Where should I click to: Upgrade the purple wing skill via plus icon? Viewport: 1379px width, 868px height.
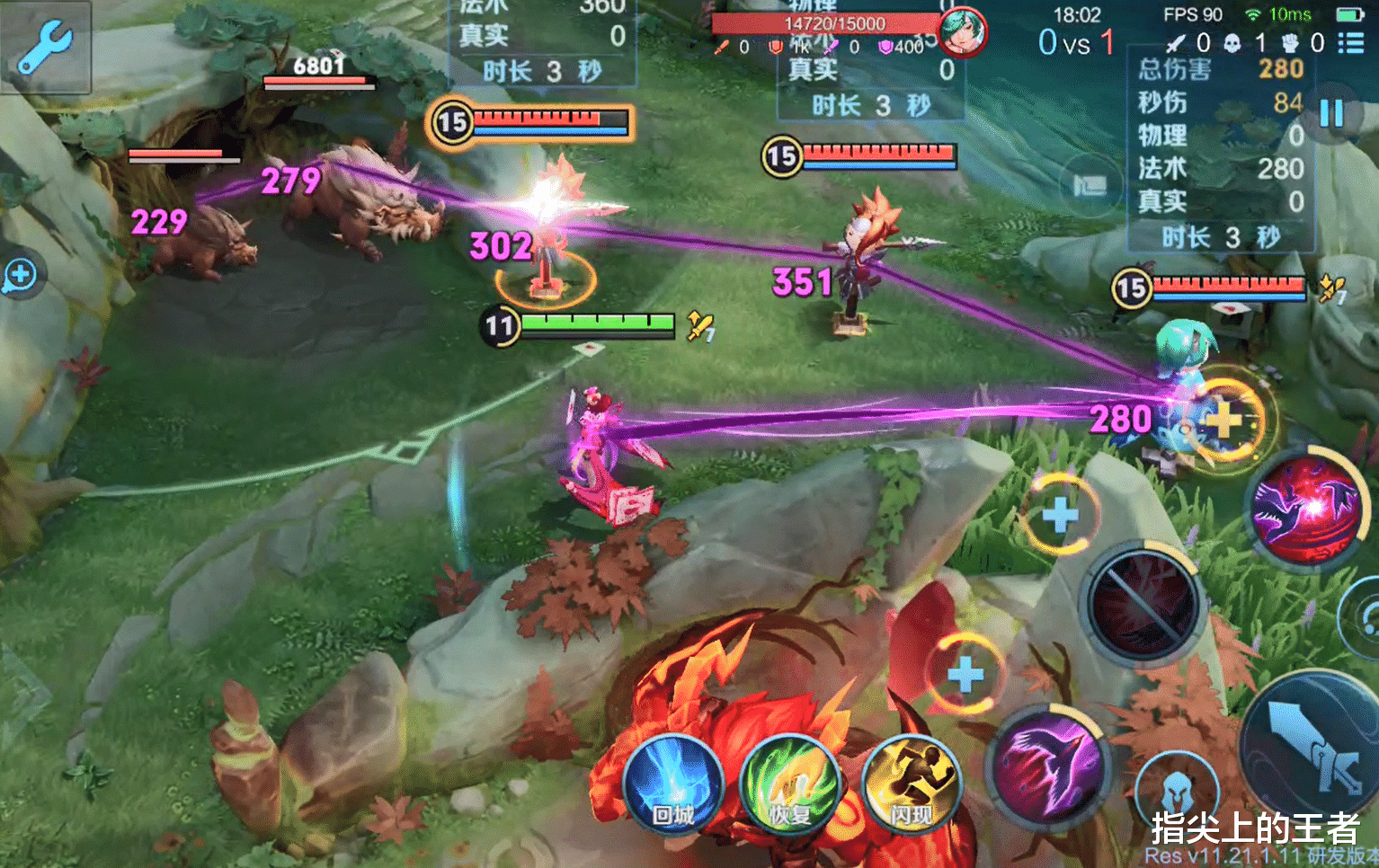(x=965, y=674)
